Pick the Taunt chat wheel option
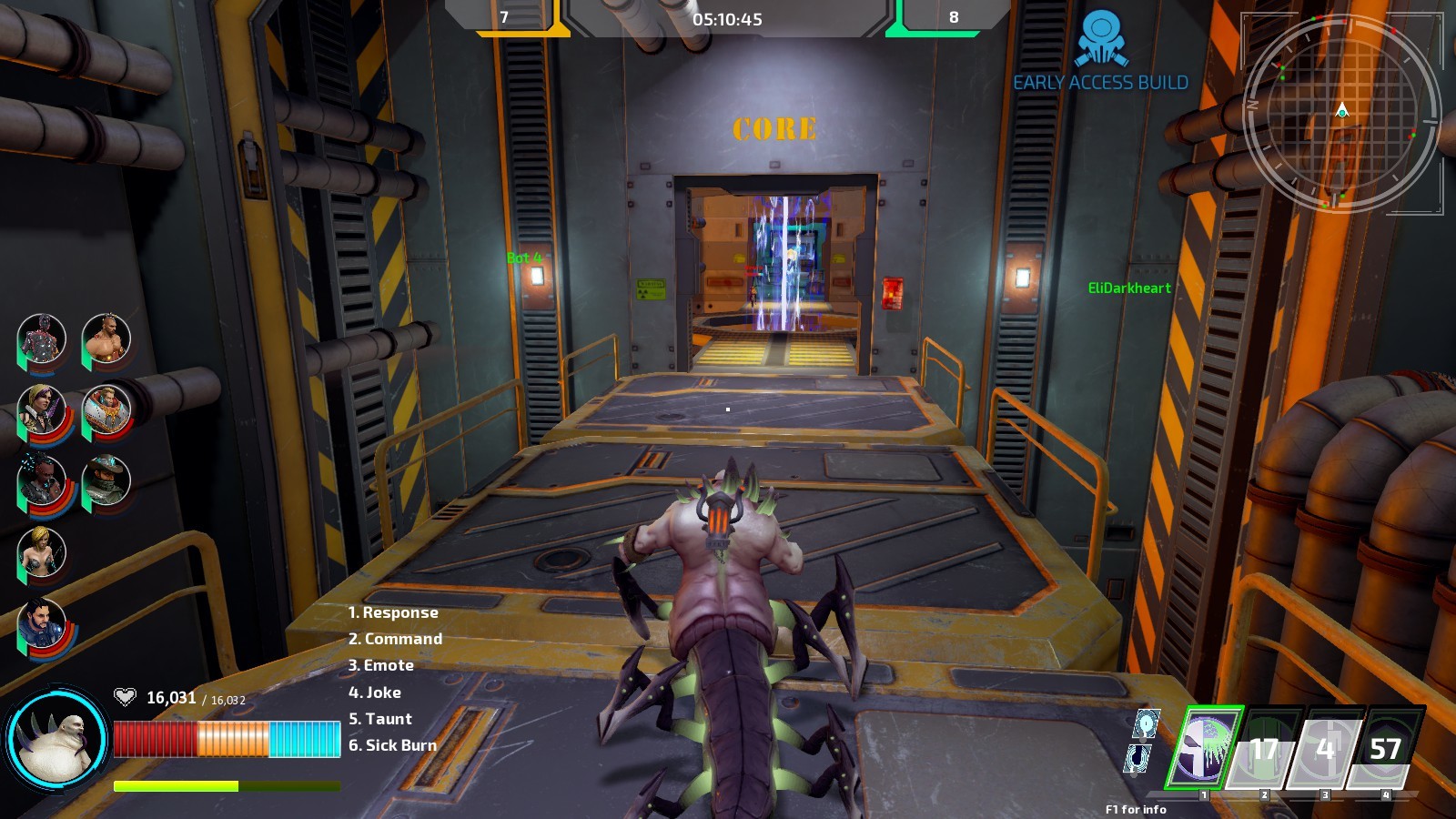Screen dimensions: 1456x819 [x=379, y=718]
